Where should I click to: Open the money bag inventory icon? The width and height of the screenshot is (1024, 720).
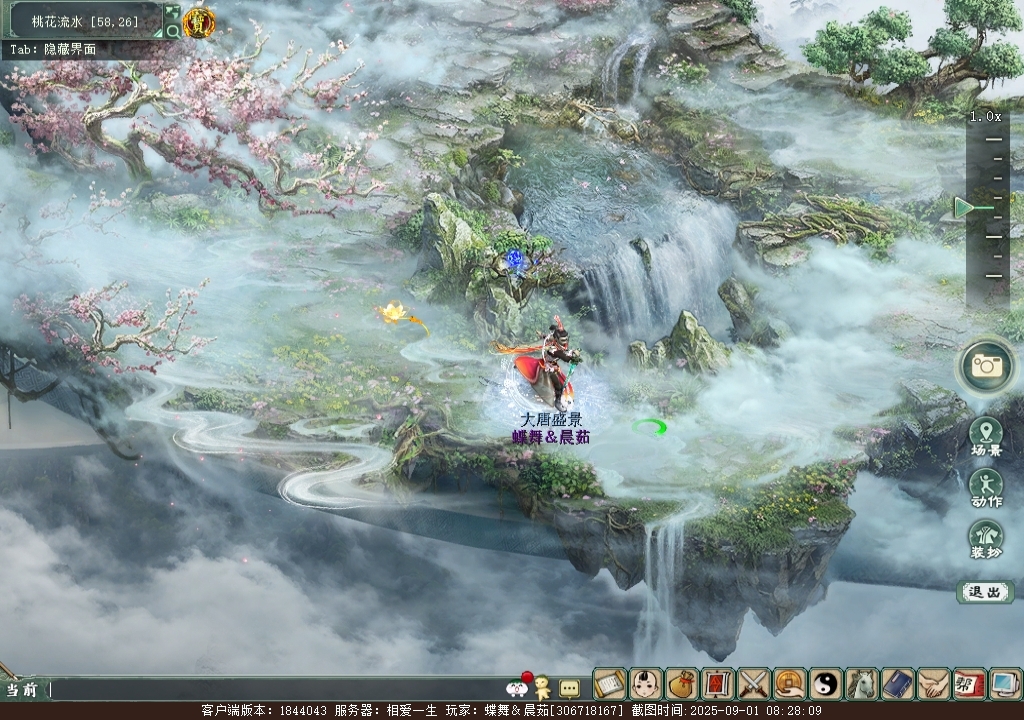coord(681,684)
